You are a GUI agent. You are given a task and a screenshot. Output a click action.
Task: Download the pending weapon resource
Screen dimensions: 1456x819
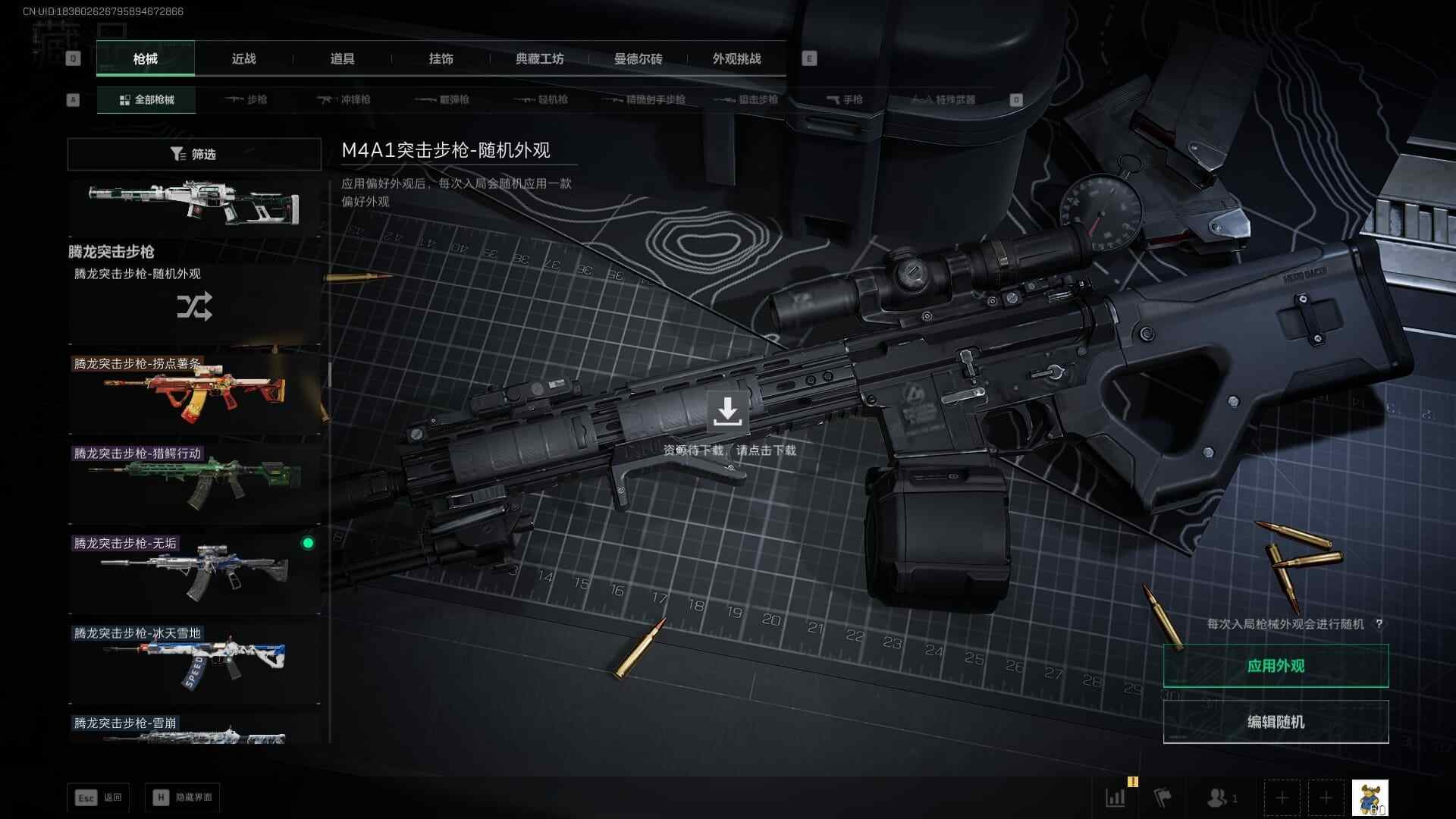pyautogui.click(x=727, y=412)
